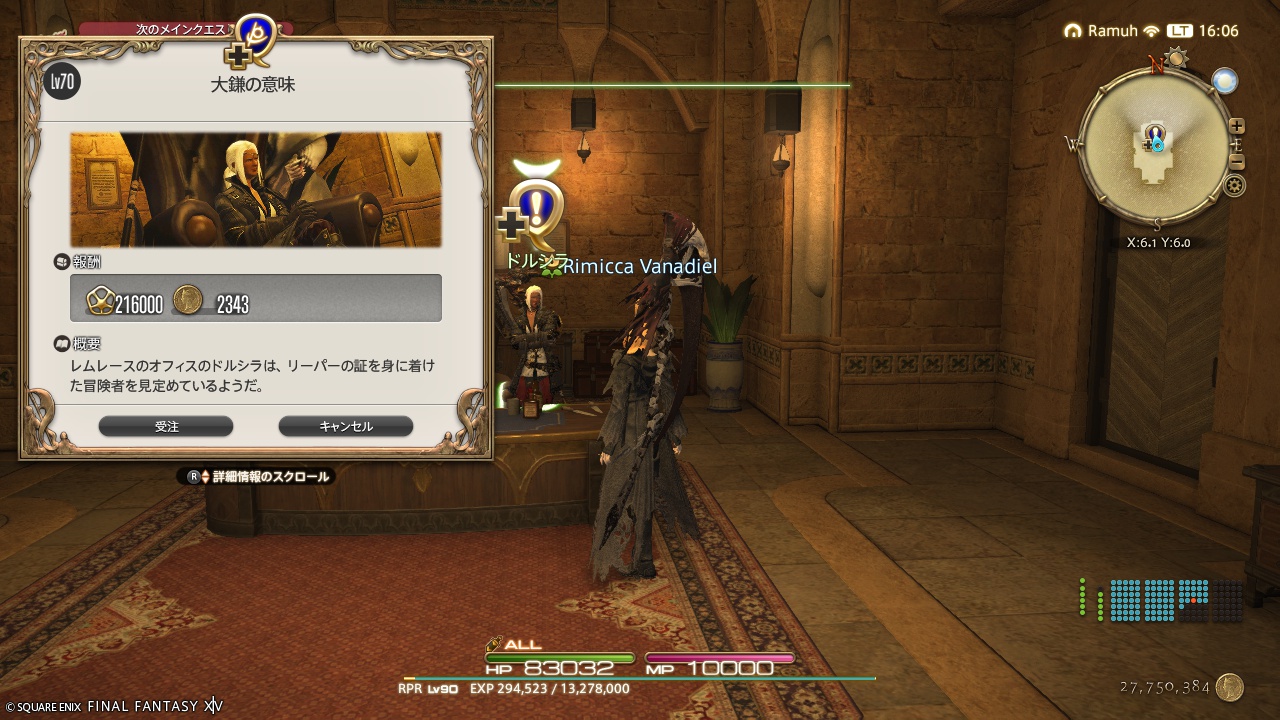Click the quest cutscene thumbnail image

click(255, 190)
